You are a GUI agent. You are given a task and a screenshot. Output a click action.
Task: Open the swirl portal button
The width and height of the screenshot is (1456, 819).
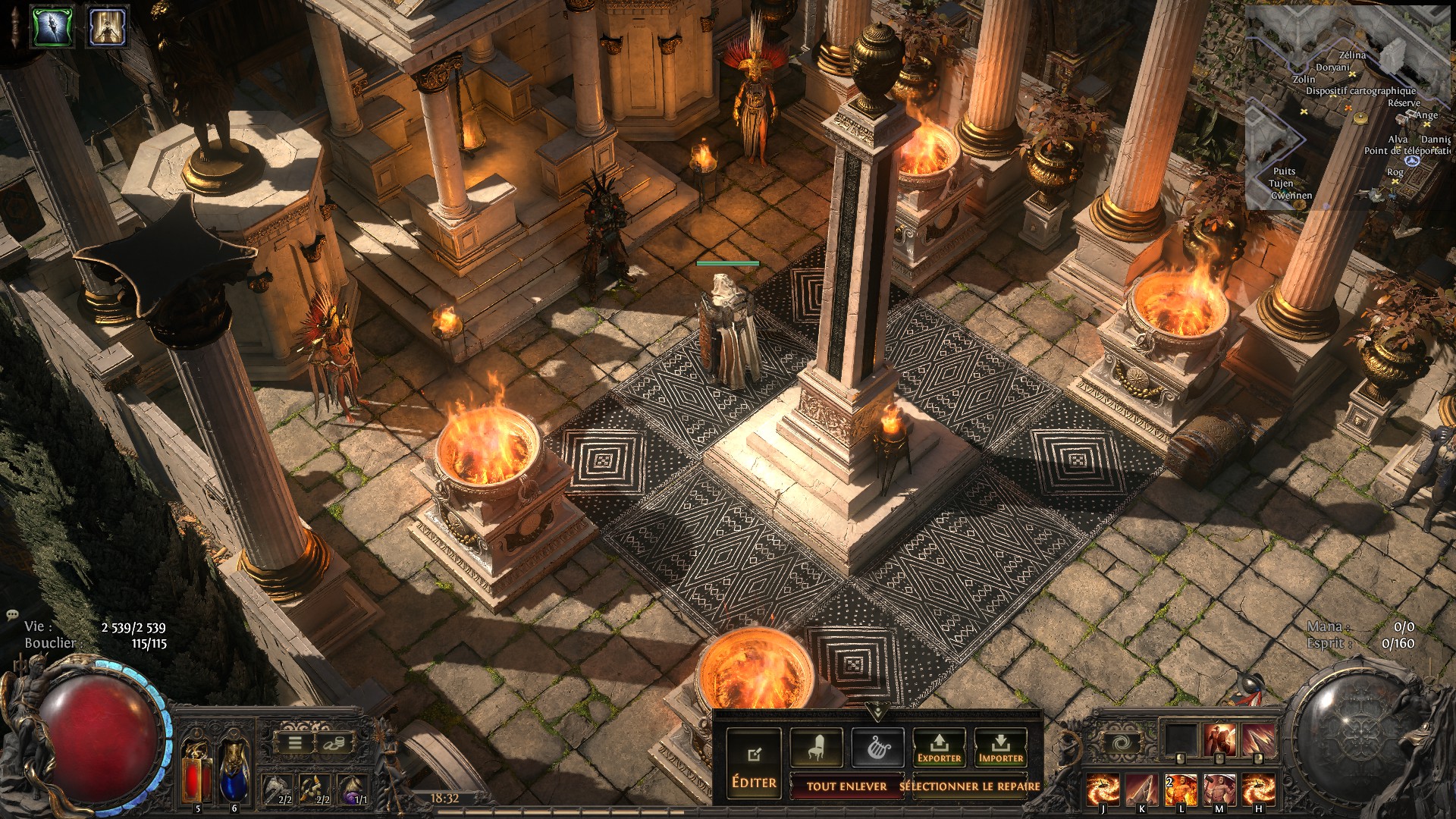point(1121,744)
